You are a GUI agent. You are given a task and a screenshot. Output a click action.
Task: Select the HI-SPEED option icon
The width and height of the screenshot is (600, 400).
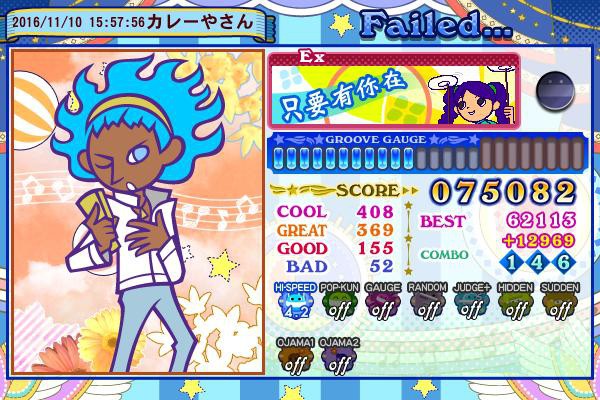296,304
